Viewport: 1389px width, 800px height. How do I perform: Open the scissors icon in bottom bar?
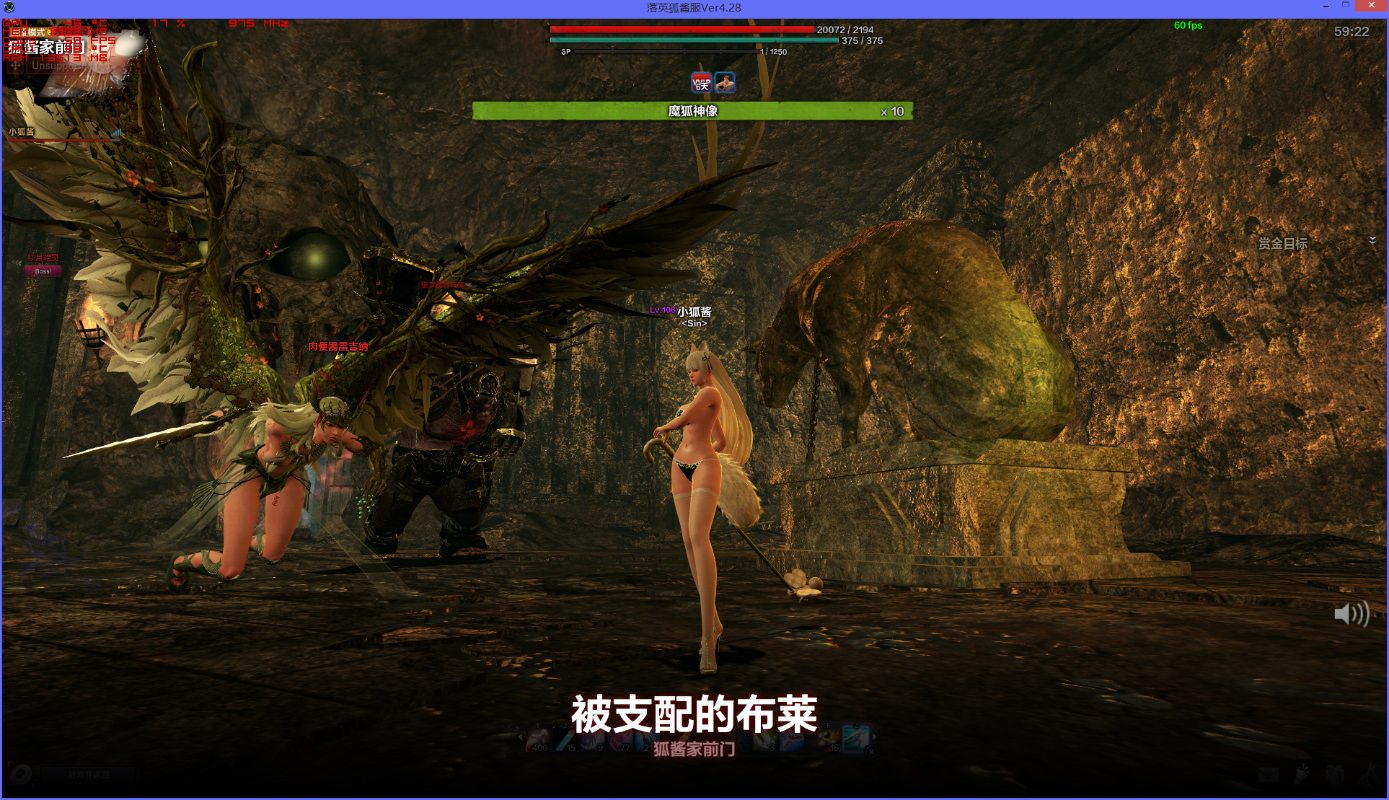click(x=1366, y=774)
